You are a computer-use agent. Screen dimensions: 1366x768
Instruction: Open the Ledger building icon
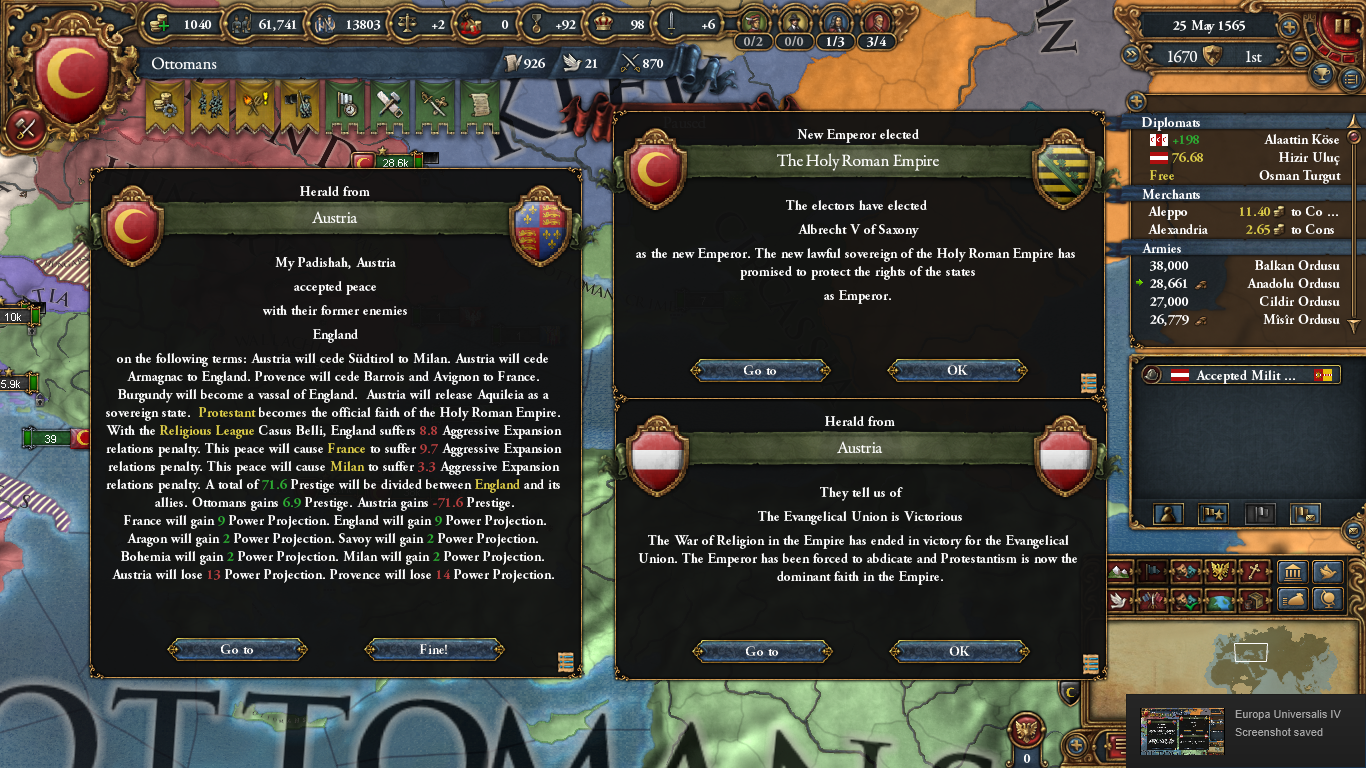click(1291, 571)
